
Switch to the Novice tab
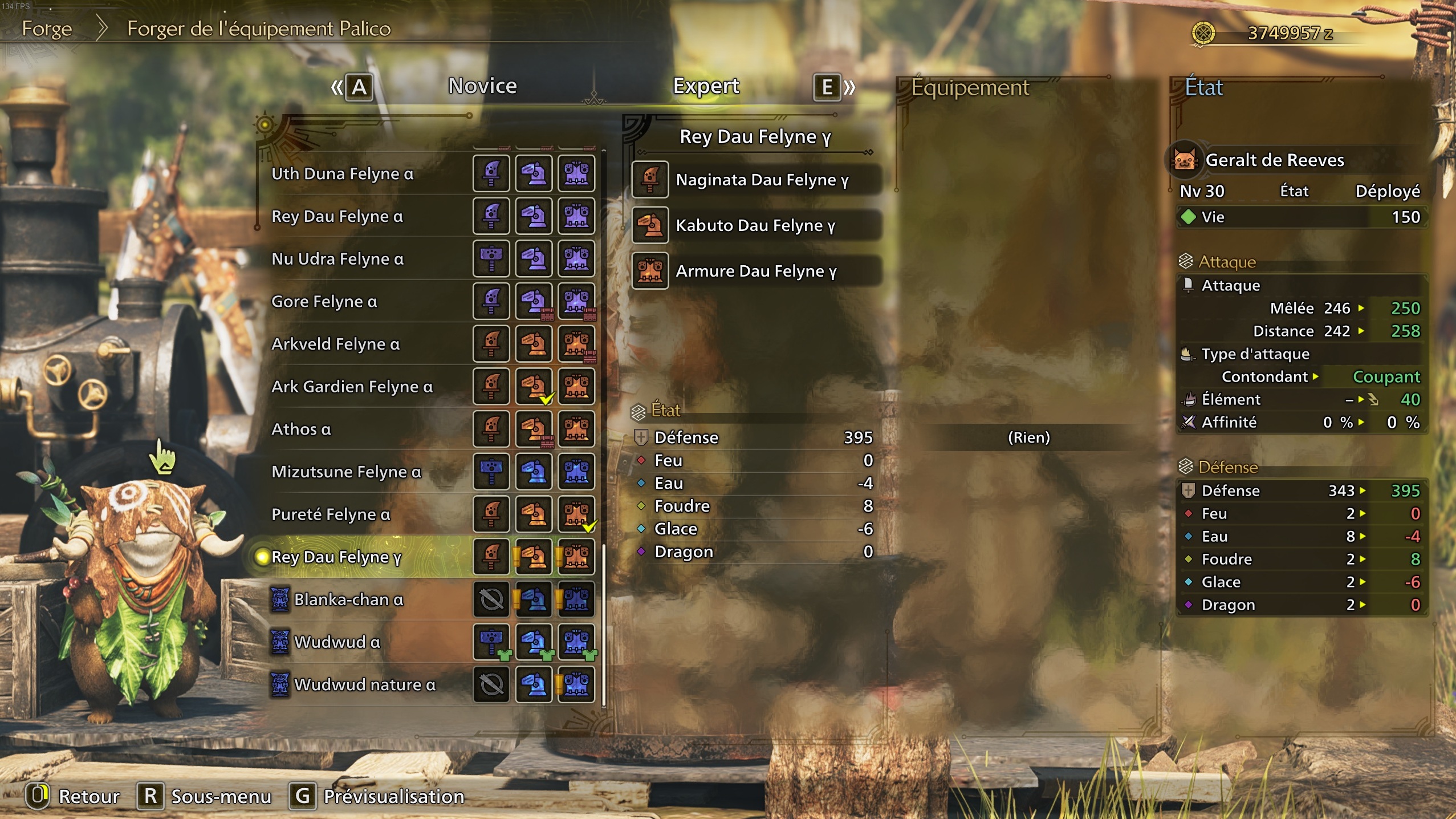pos(482,86)
